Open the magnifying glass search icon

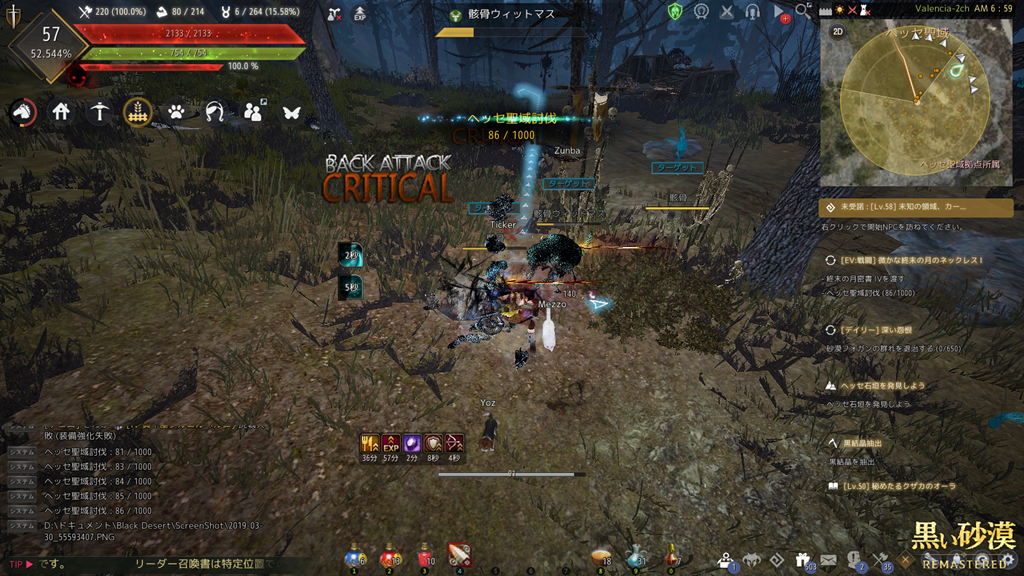pyautogui.click(x=804, y=12)
